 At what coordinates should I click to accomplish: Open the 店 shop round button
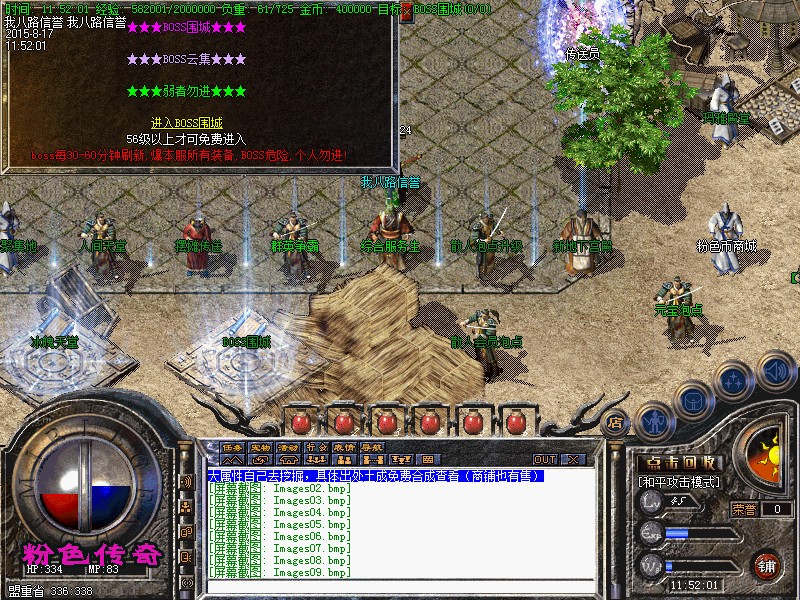pos(616,422)
